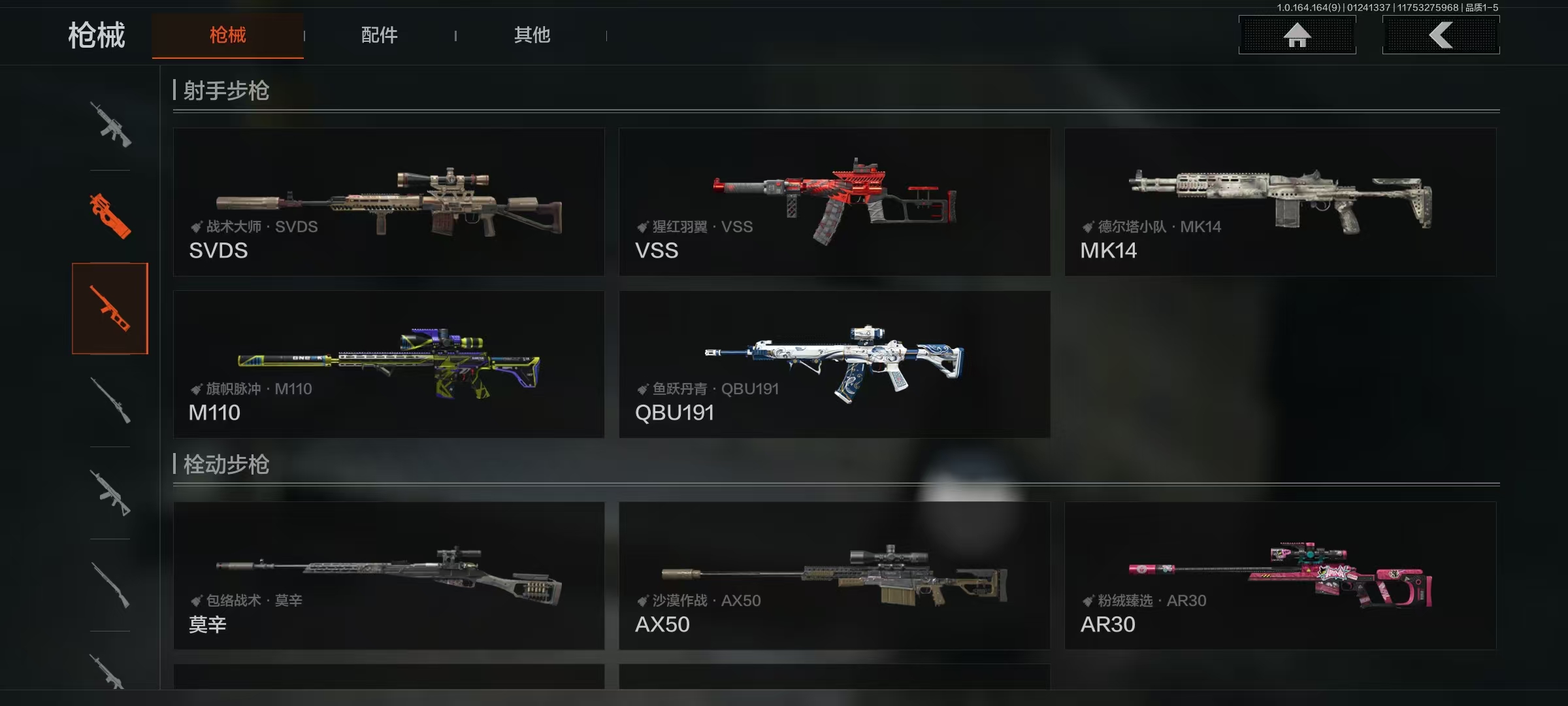This screenshot has width=1568, height=706.
Task: Pick the pink AR30 sniper rifle
Action: [1280, 576]
